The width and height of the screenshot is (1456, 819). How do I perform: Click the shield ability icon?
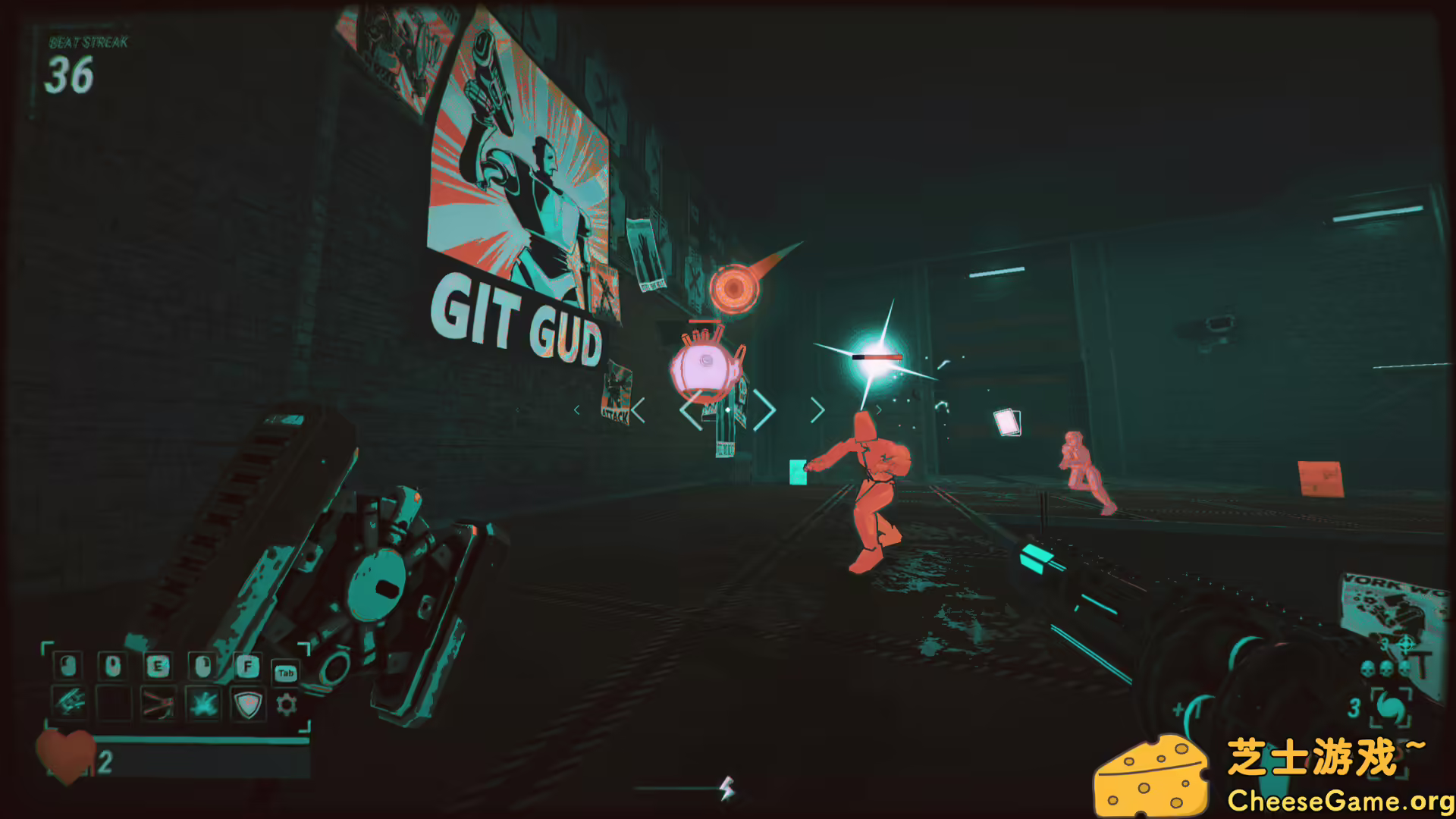(x=247, y=704)
